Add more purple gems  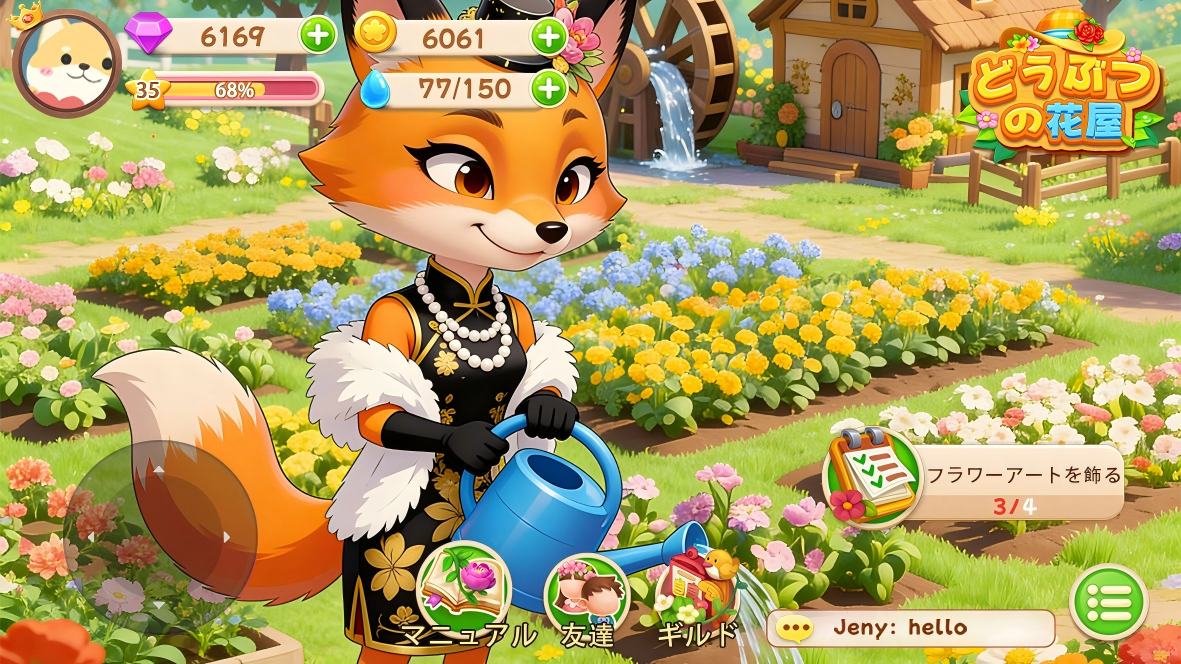click(318, 37)
